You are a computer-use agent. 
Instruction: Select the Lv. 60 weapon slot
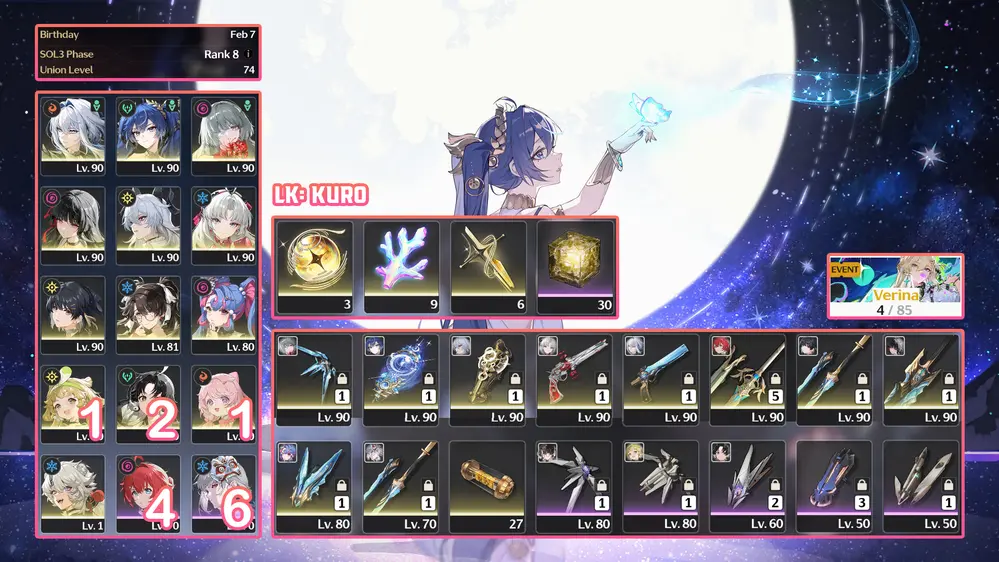[x=747, y=486]
